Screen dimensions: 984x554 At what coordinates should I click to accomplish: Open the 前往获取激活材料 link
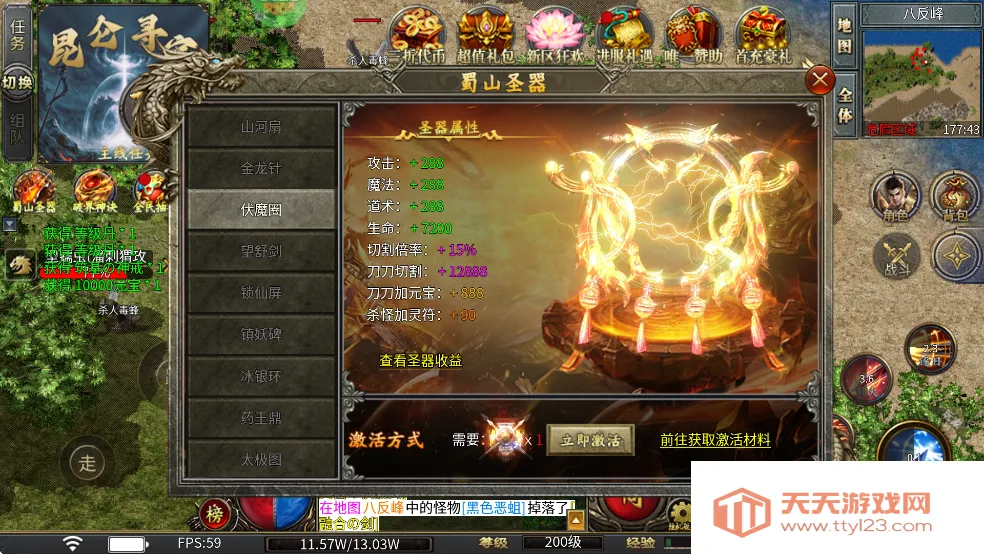point(715,440)
